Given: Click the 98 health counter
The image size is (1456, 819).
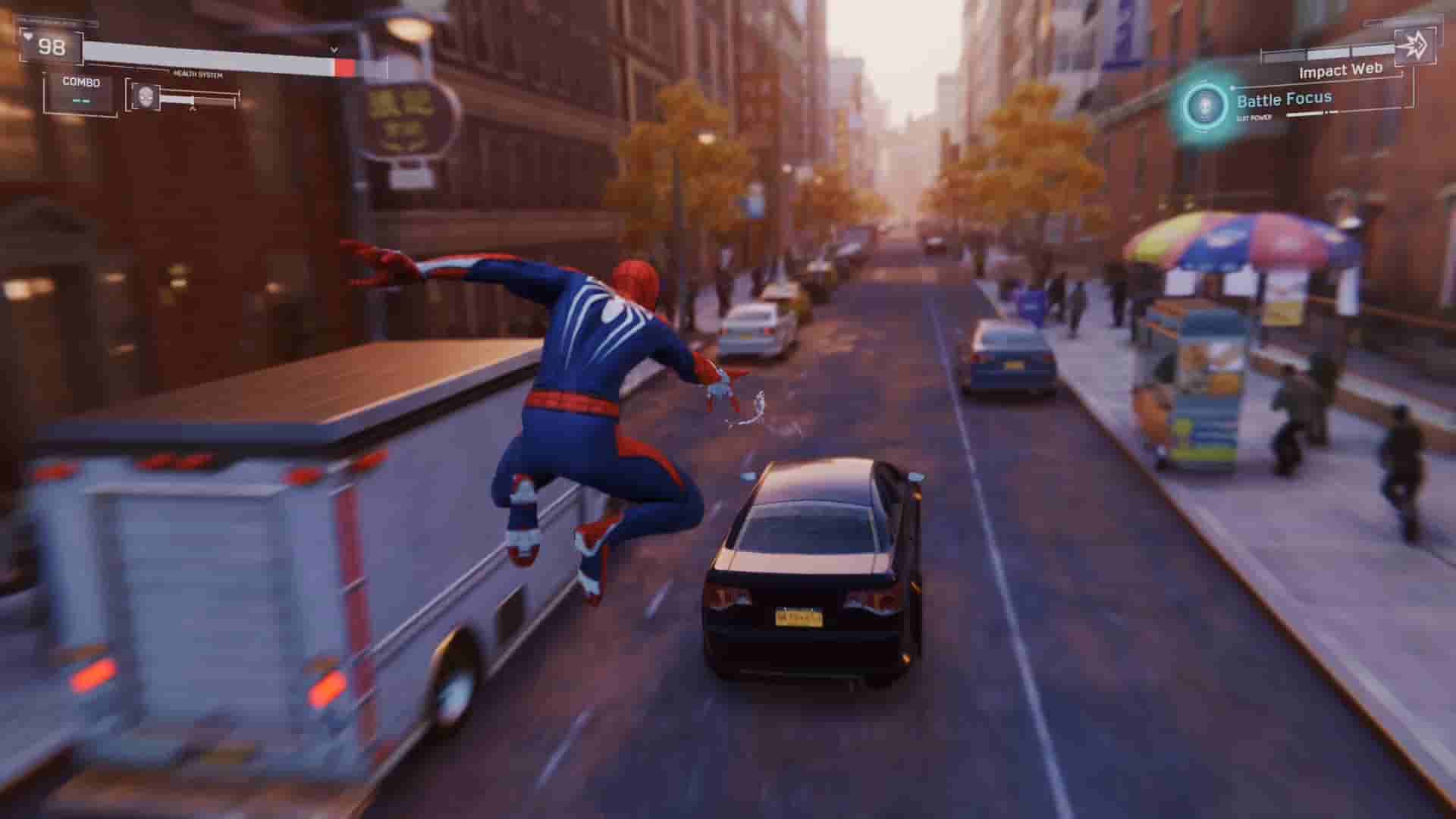Looking at the screenshot, I should [52, 46].
